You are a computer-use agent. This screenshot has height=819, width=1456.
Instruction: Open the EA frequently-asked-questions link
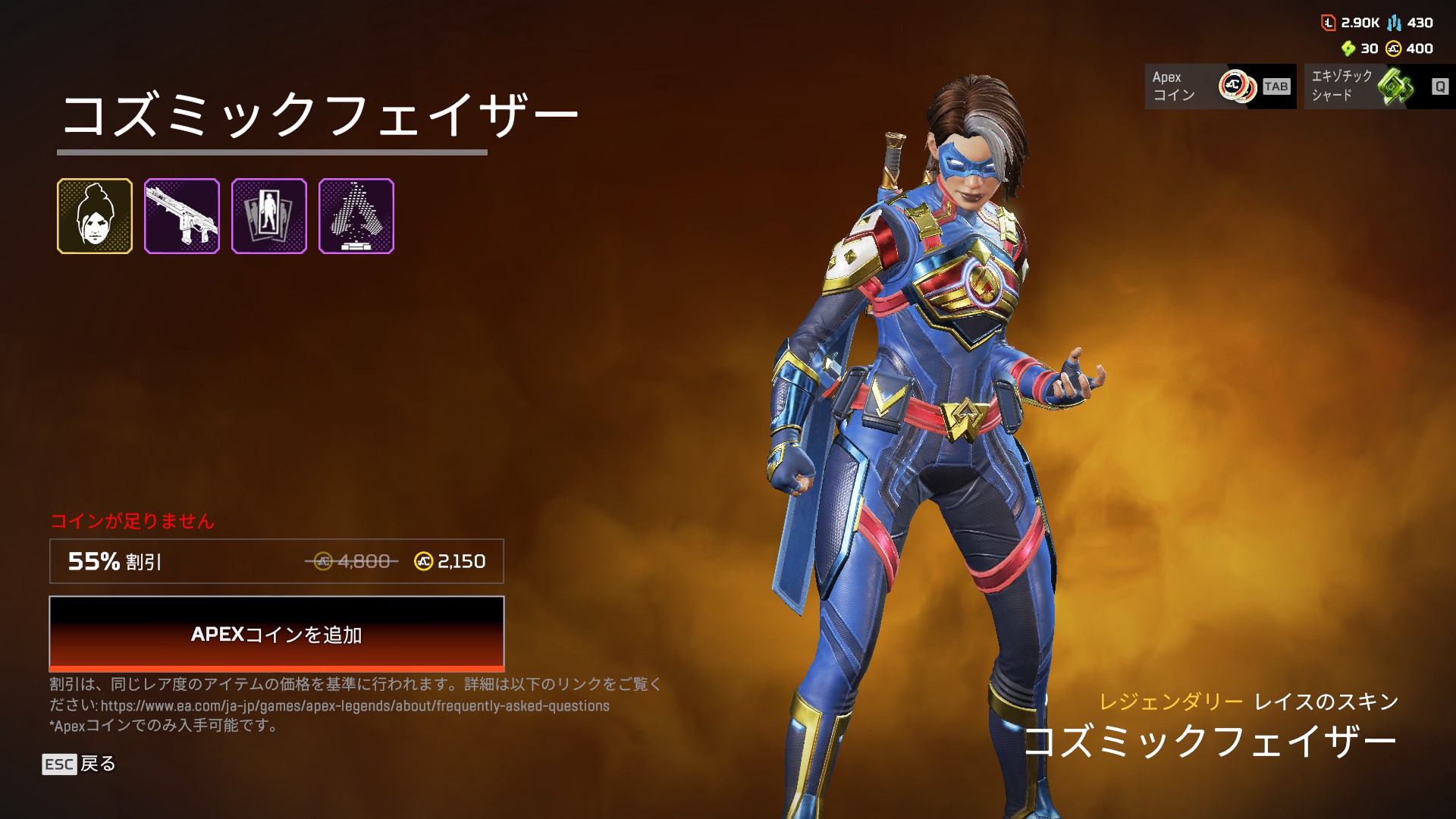[355, 706]
